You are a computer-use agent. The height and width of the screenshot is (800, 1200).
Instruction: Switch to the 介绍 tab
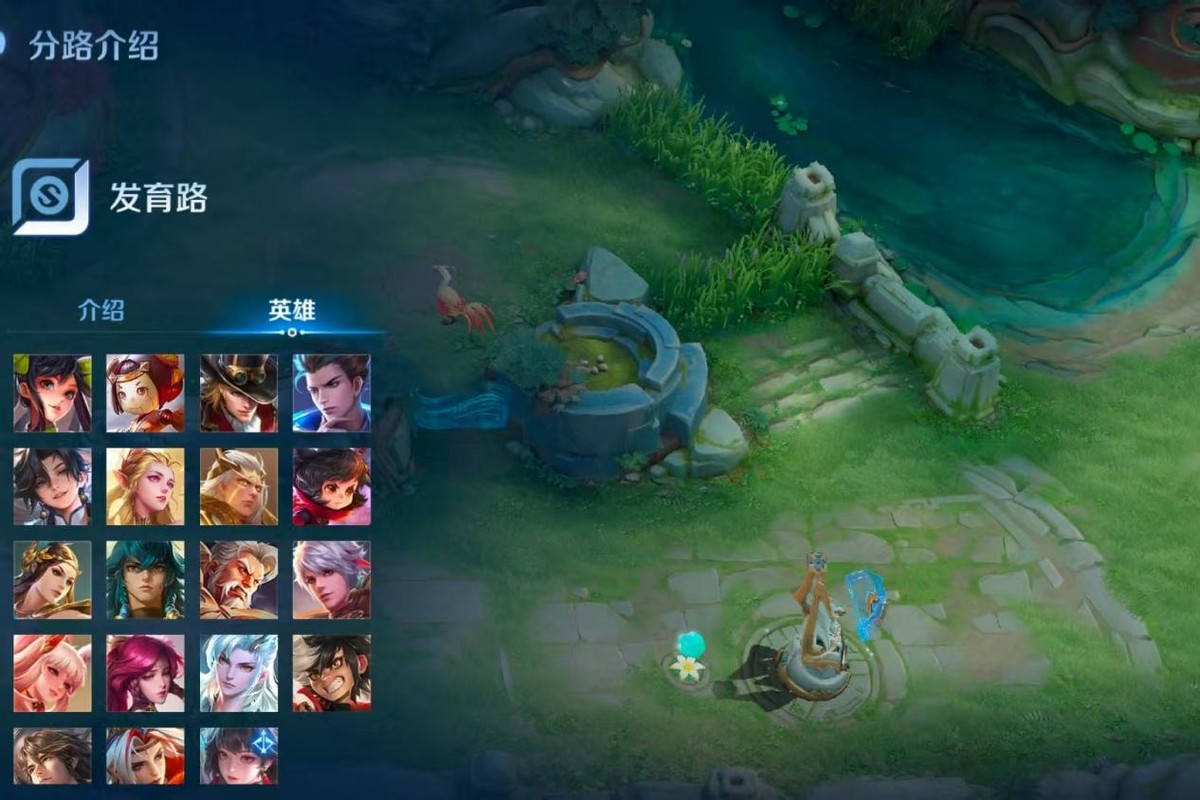(x=101, y=310)
